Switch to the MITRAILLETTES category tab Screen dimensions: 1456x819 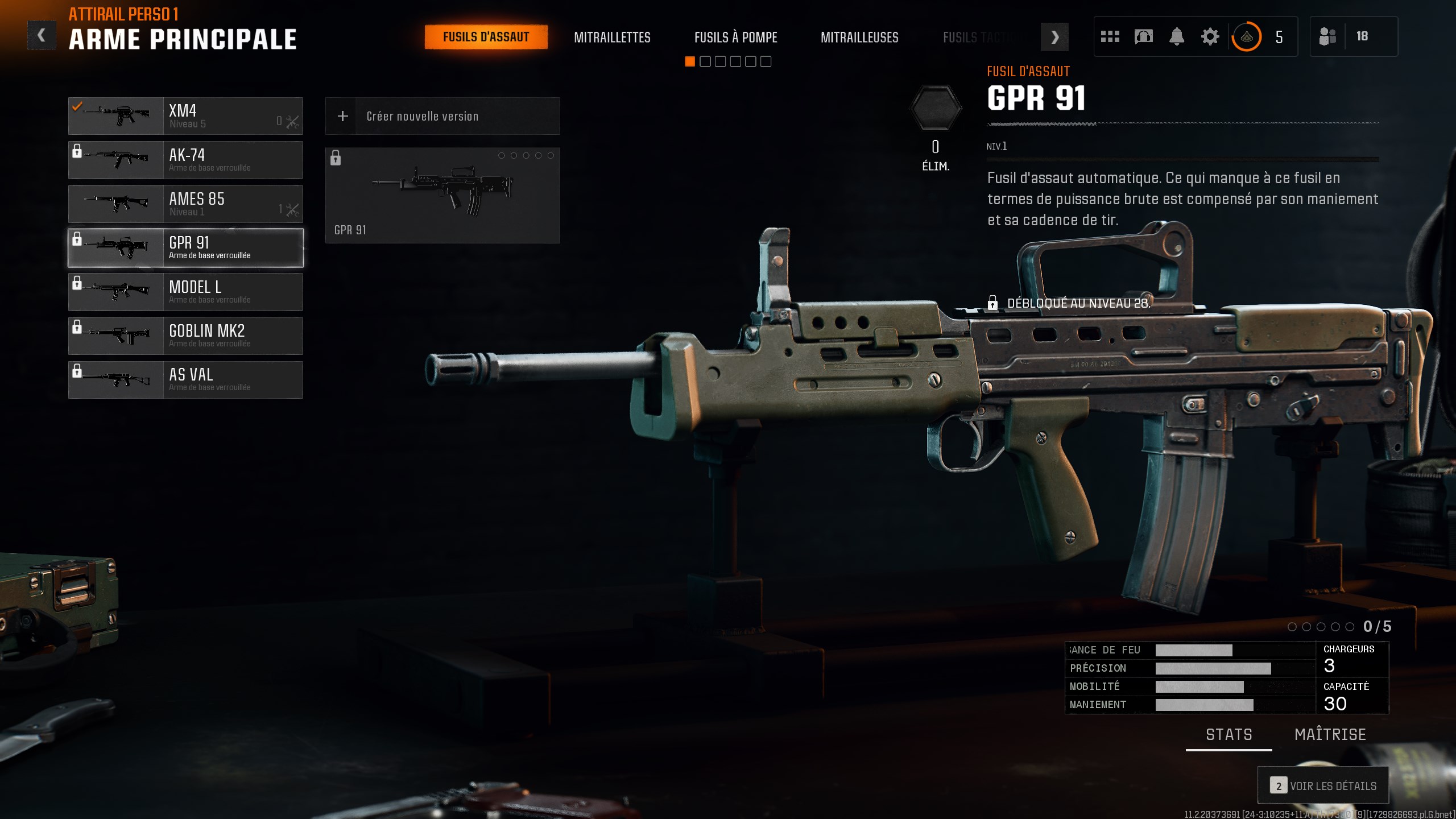pos(613,38)
